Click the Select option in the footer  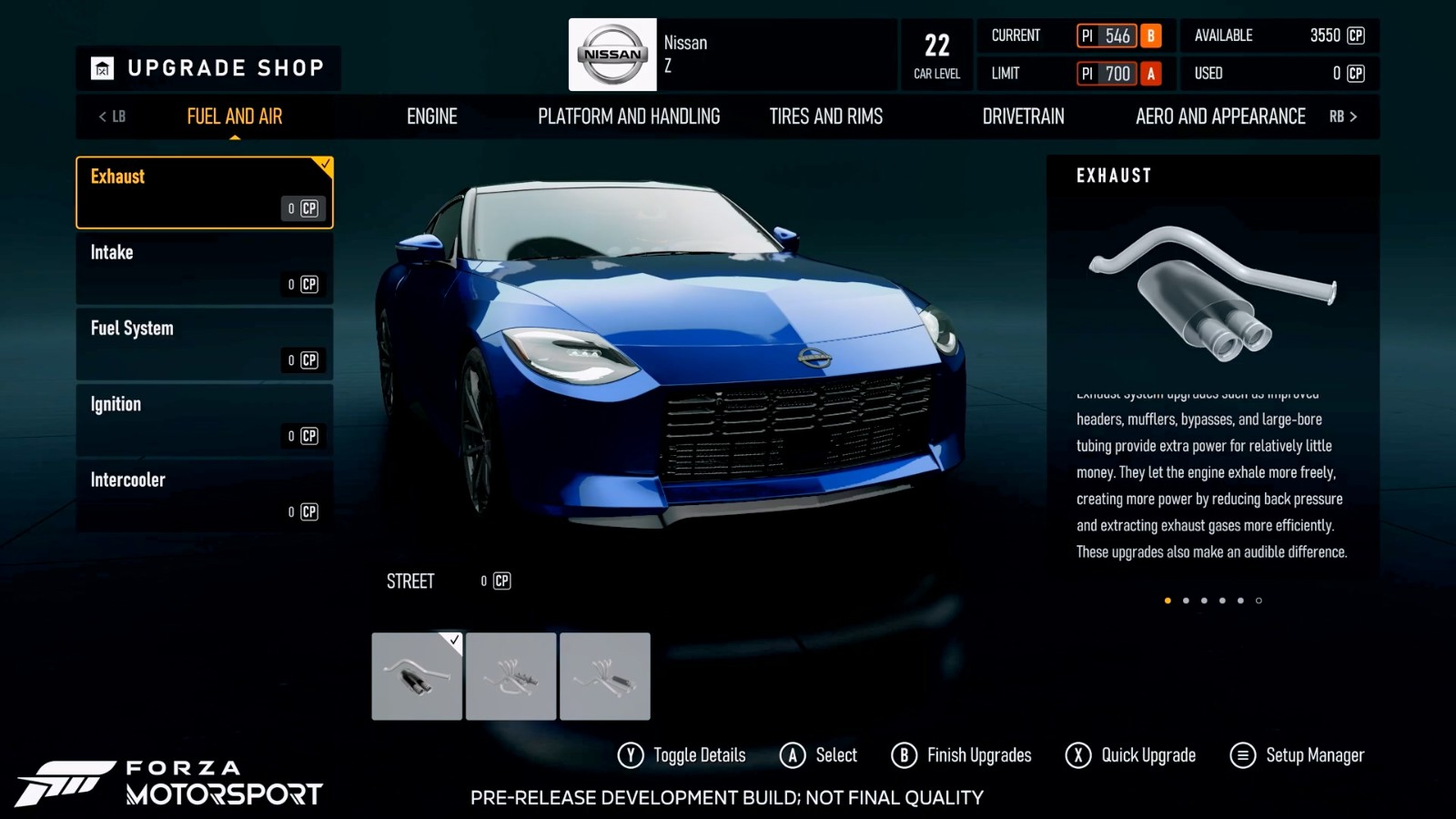[x=819, y=755]
